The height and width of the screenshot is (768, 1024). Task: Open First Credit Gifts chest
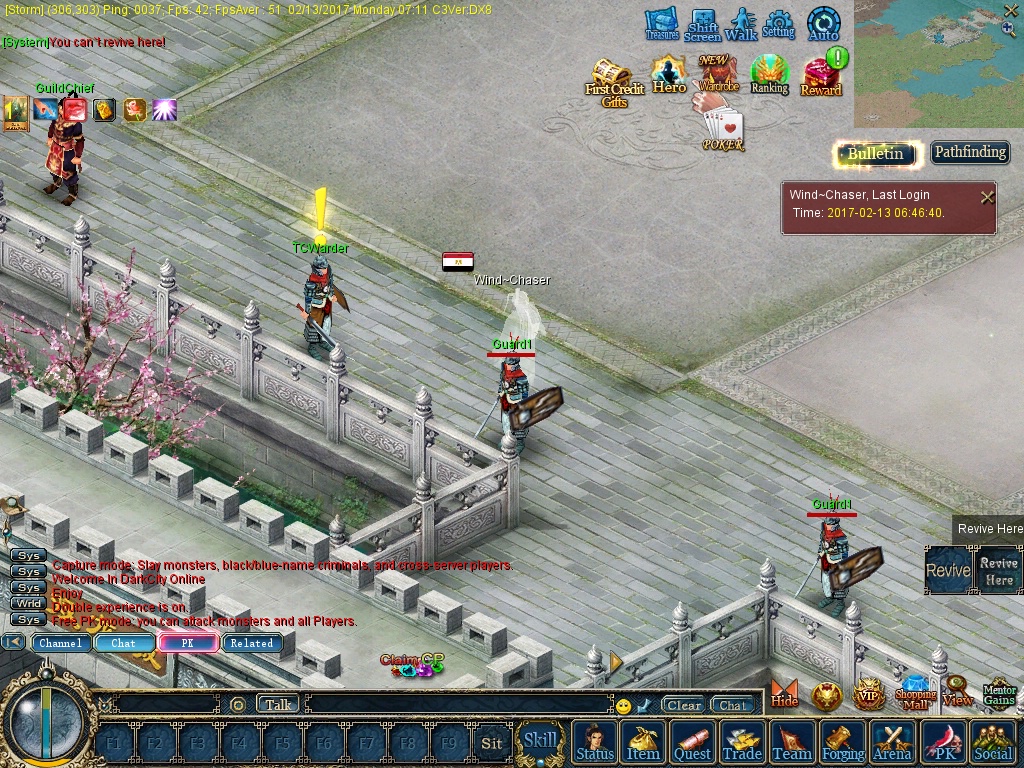point(613,81)
